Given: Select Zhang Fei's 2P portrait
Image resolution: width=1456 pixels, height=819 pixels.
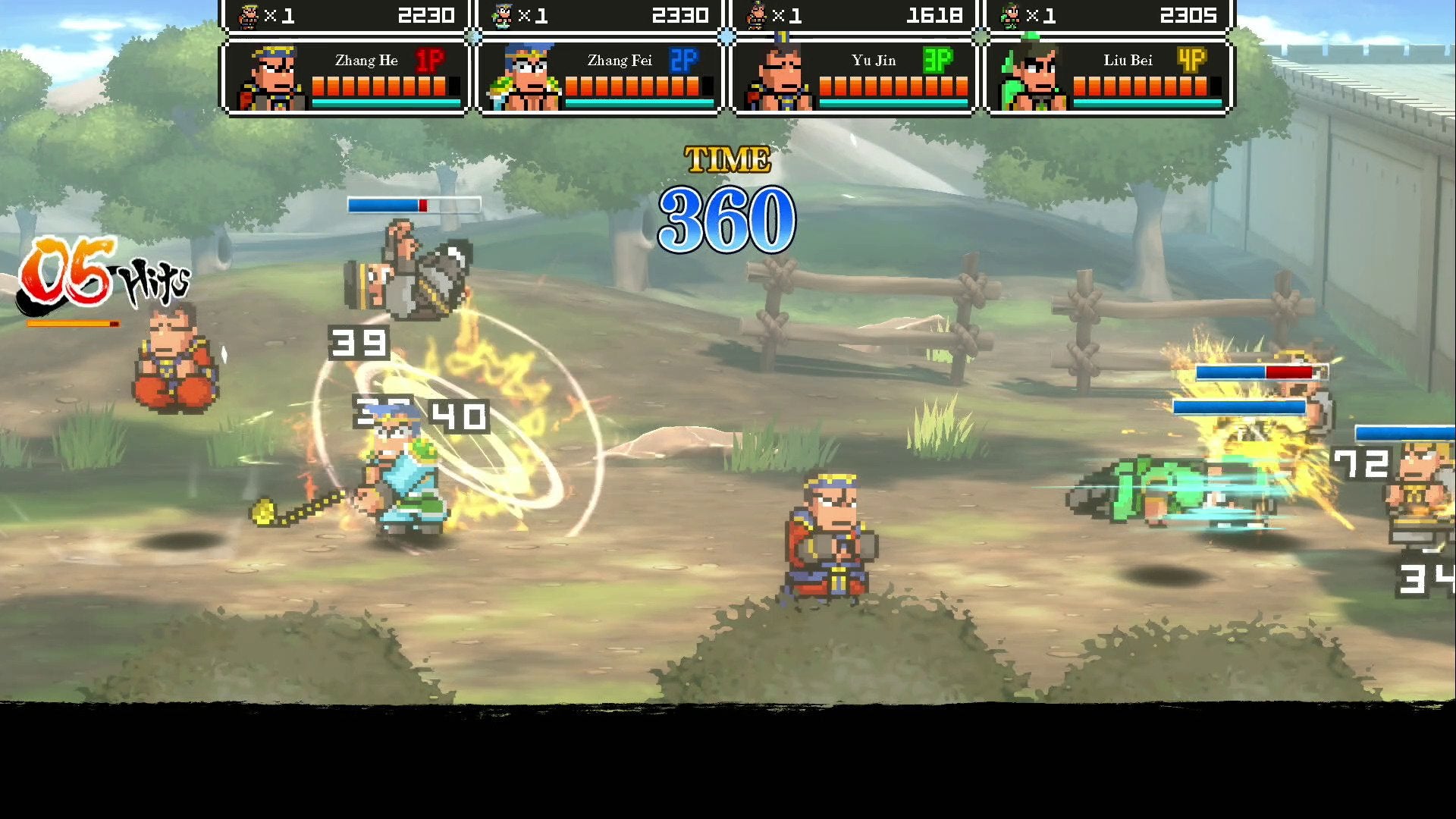Looking at the screenshot, I should click(524, 78).
